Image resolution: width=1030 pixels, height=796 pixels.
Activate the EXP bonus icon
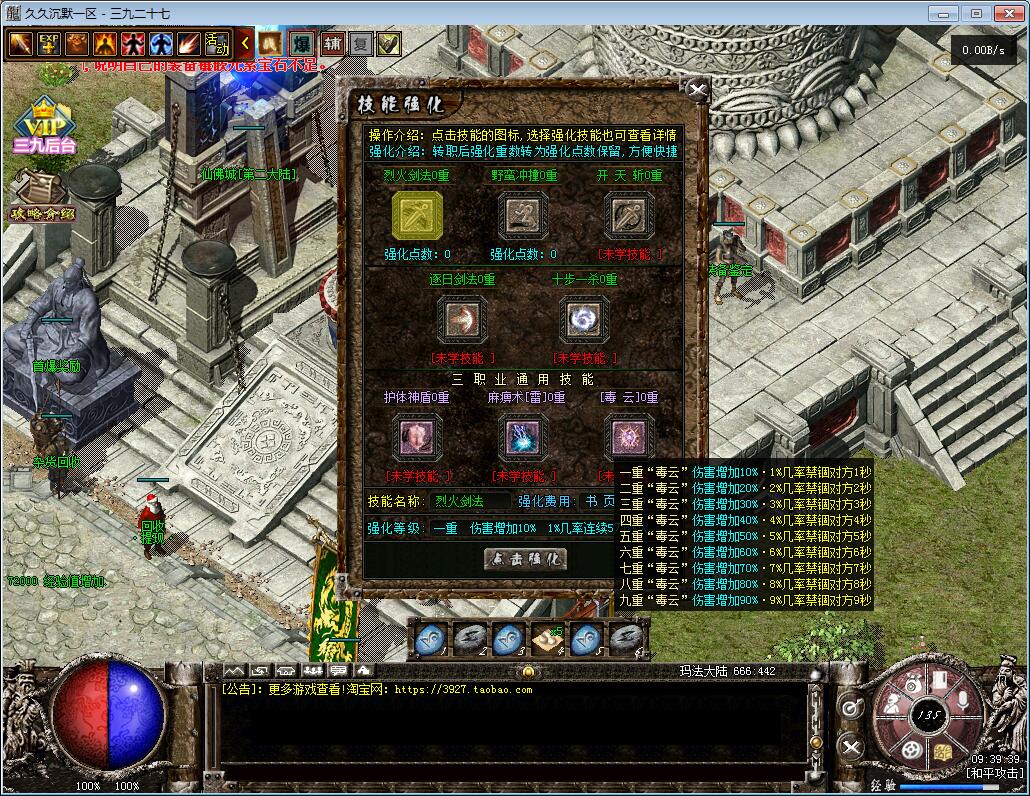(x=49, y=44)
